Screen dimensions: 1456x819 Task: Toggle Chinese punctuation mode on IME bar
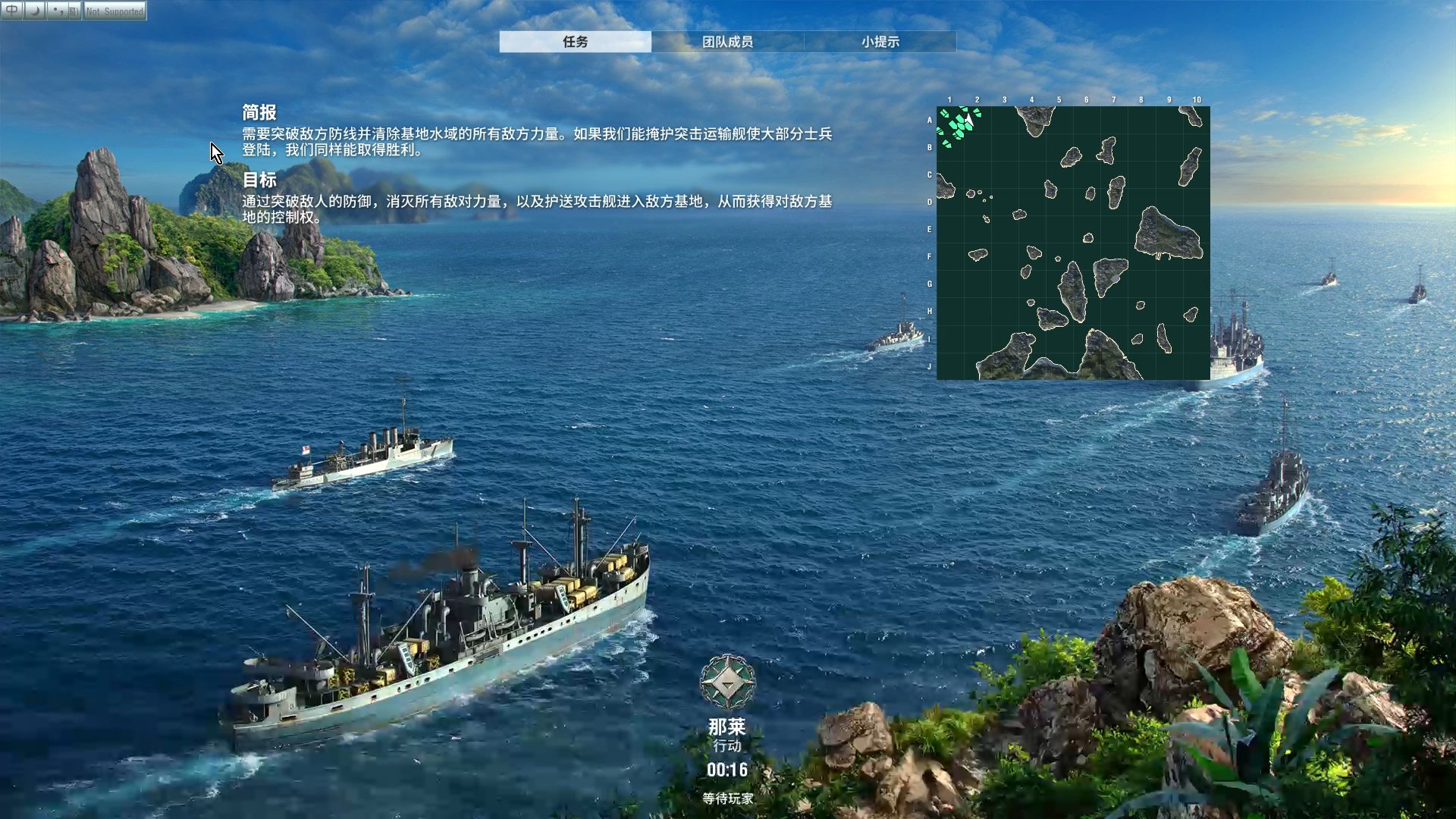pos(58,11)
